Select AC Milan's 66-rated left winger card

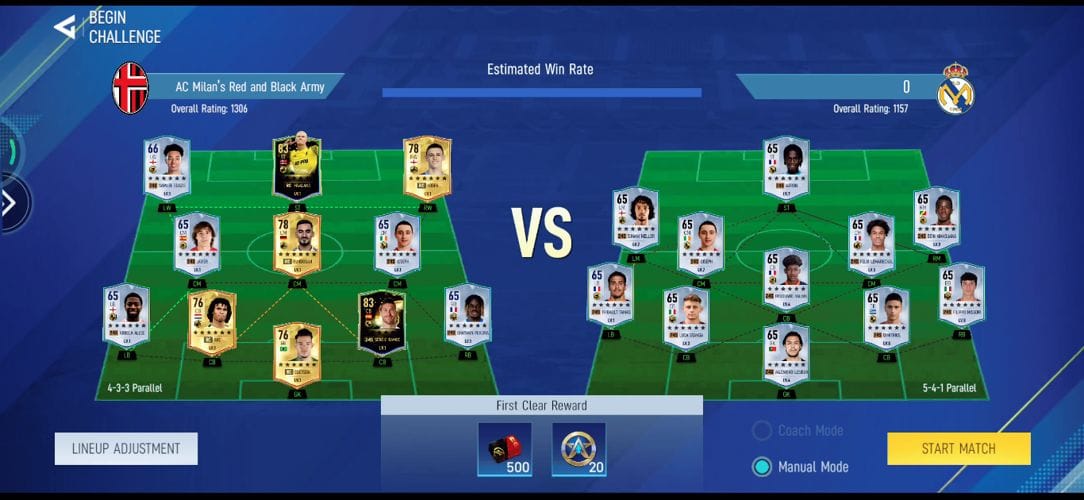click(166, 167)
